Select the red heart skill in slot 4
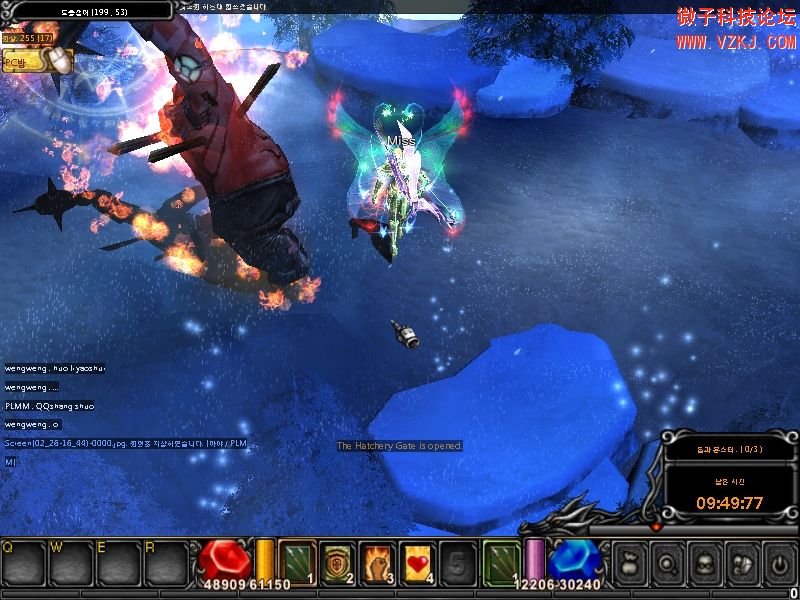The height and width of the screenshot is (600, 800). [x=418, y=561]
